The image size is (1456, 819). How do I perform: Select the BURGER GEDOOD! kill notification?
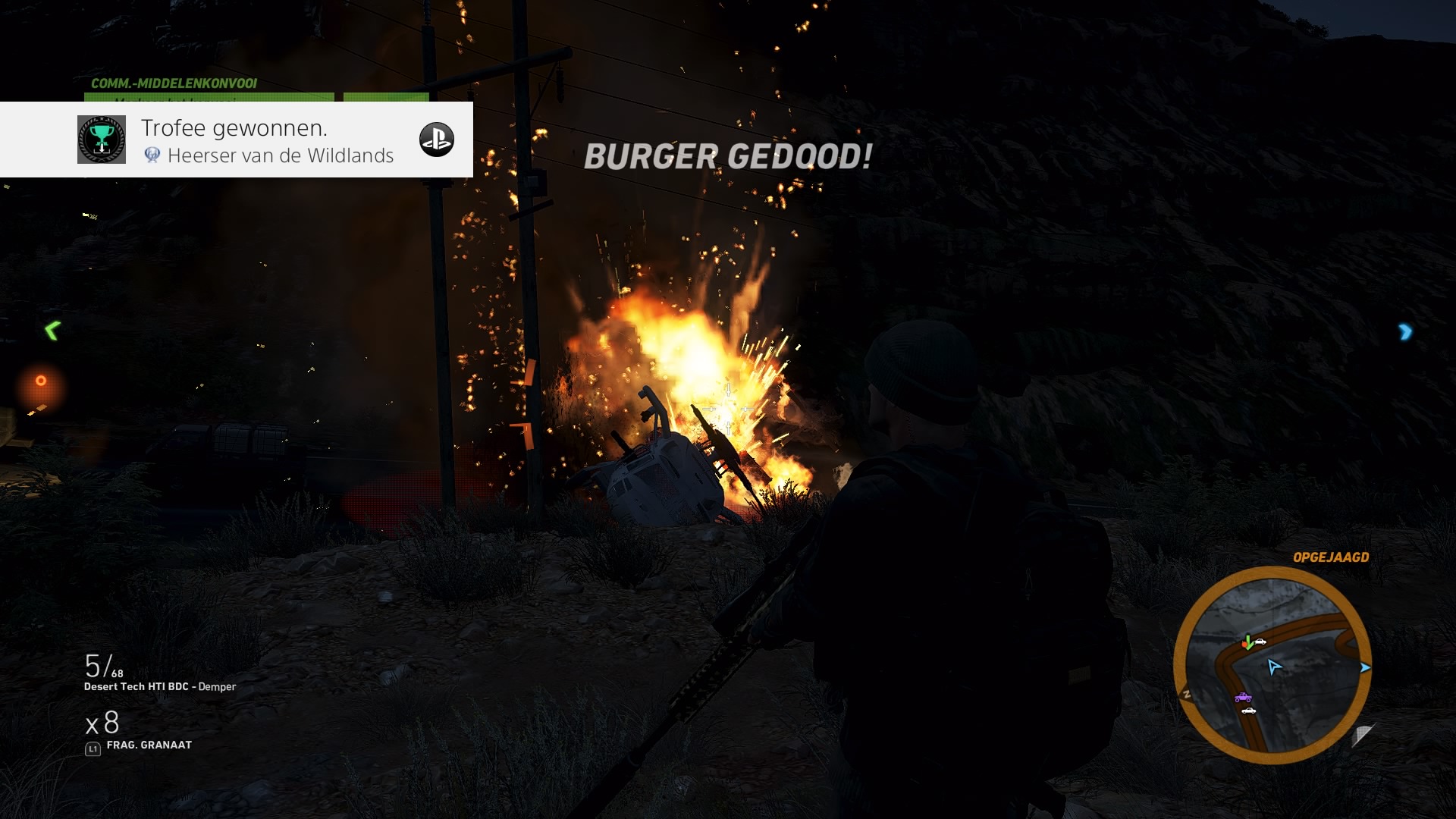pos(726,158)
